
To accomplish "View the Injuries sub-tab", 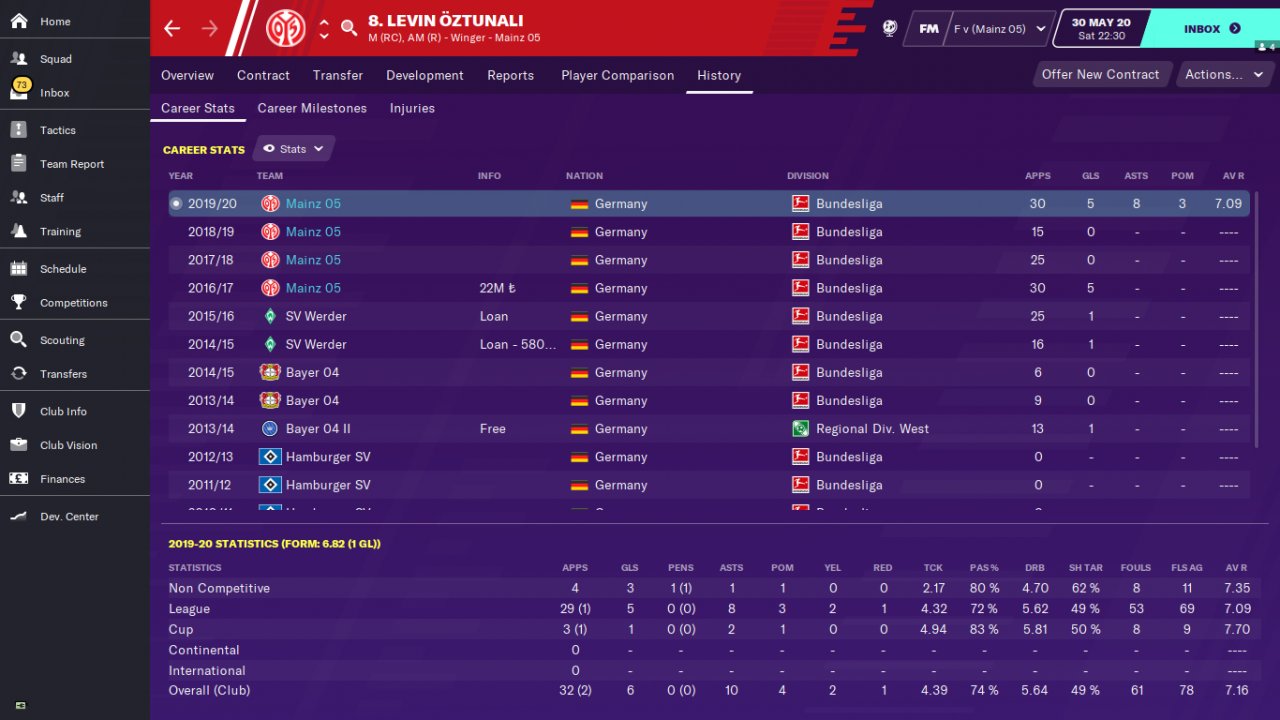I will click(x=412, y=108).
